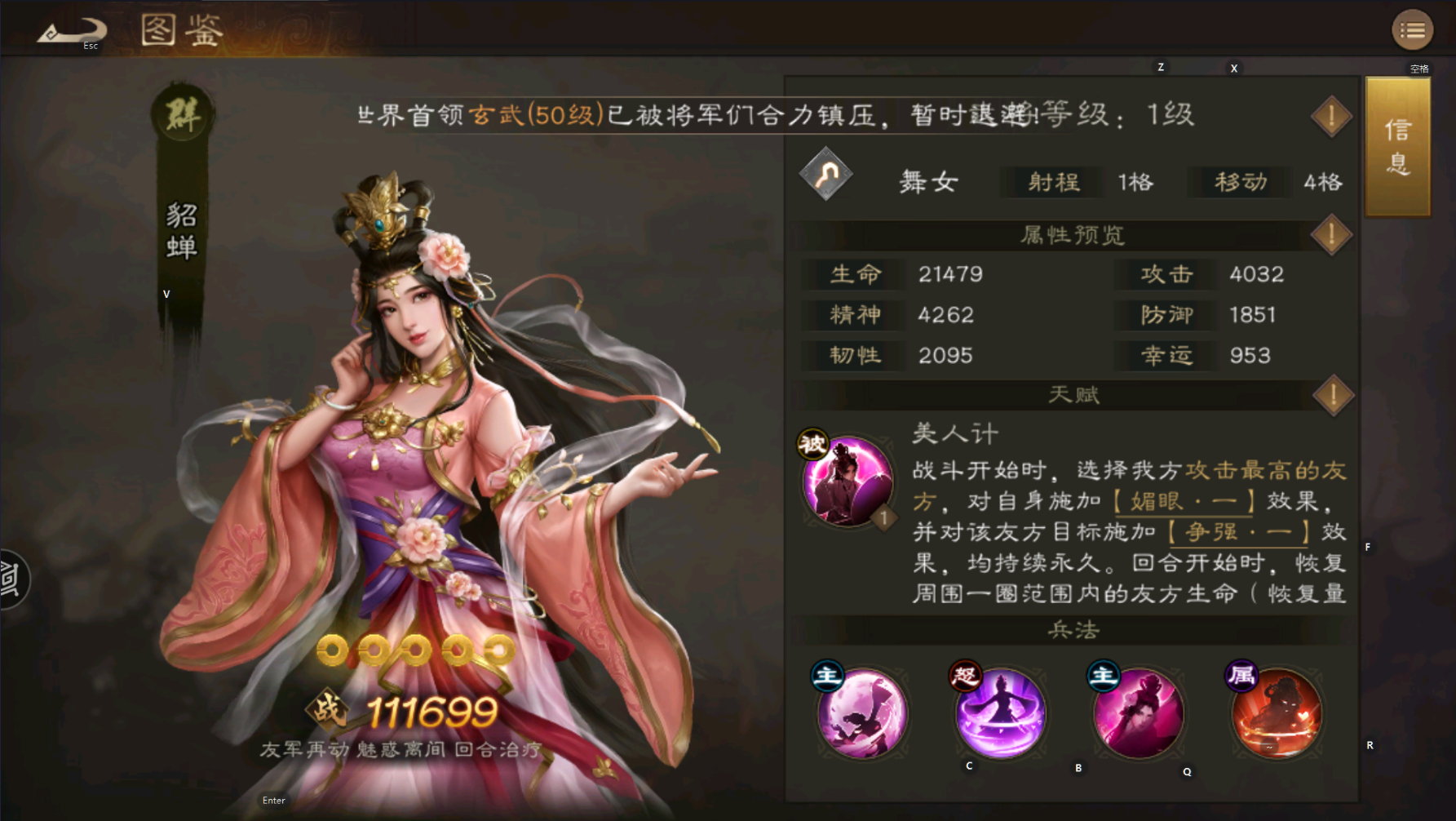Select the first 主 moon-themed tactic icon
This screenshot has height=821, width=1456.
pos(862,713)
